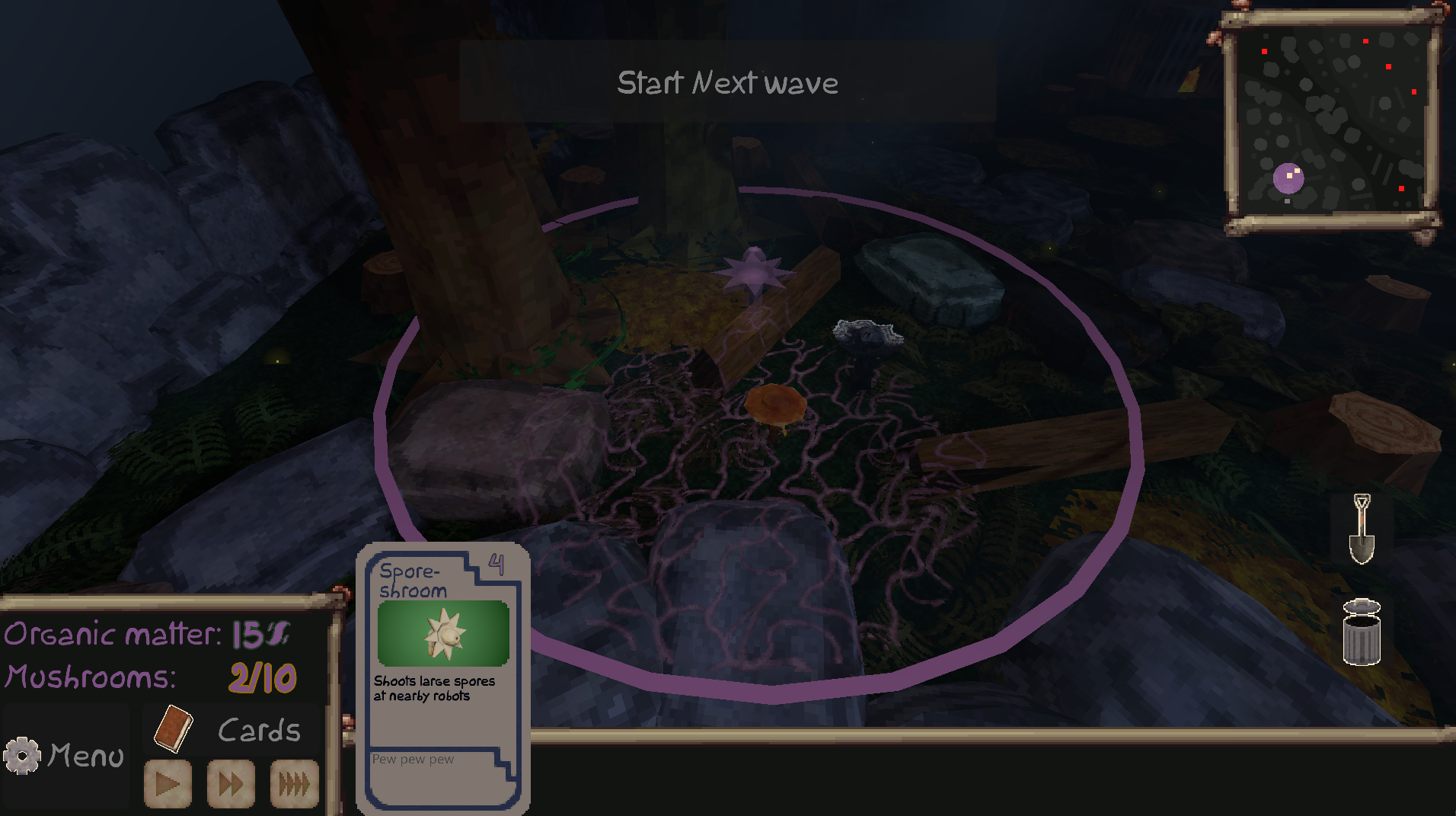The width and height of the screenshot is (1456, 816).
Task: Click the book icon beside Cards
Action: (174, 729)
